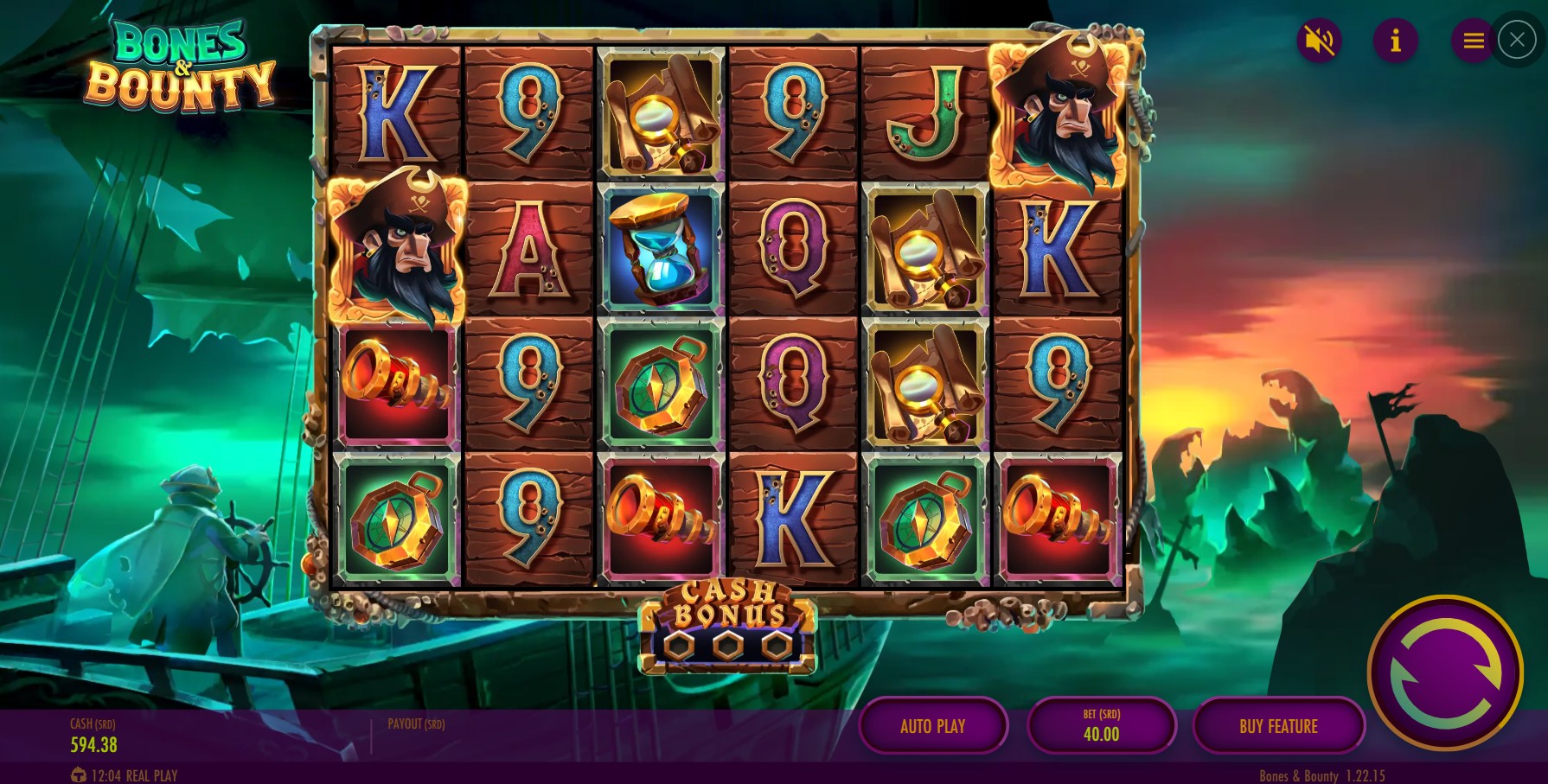Close the game with the X button
The height and width of the screenshot is (784, 1548).
coord(1517,40)
